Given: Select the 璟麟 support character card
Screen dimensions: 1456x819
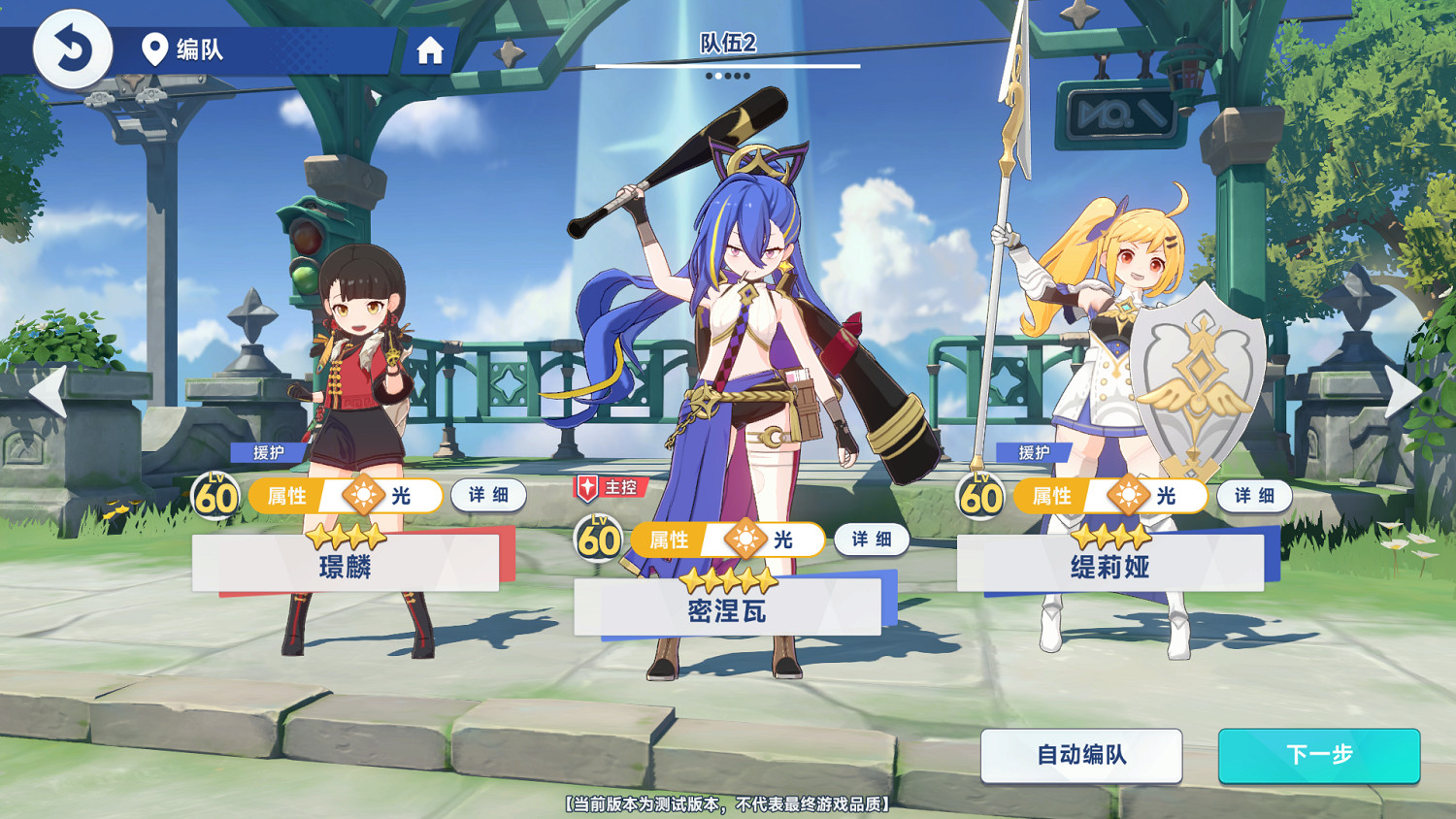Looking at the screenshot, I should [x=346, y=563].
